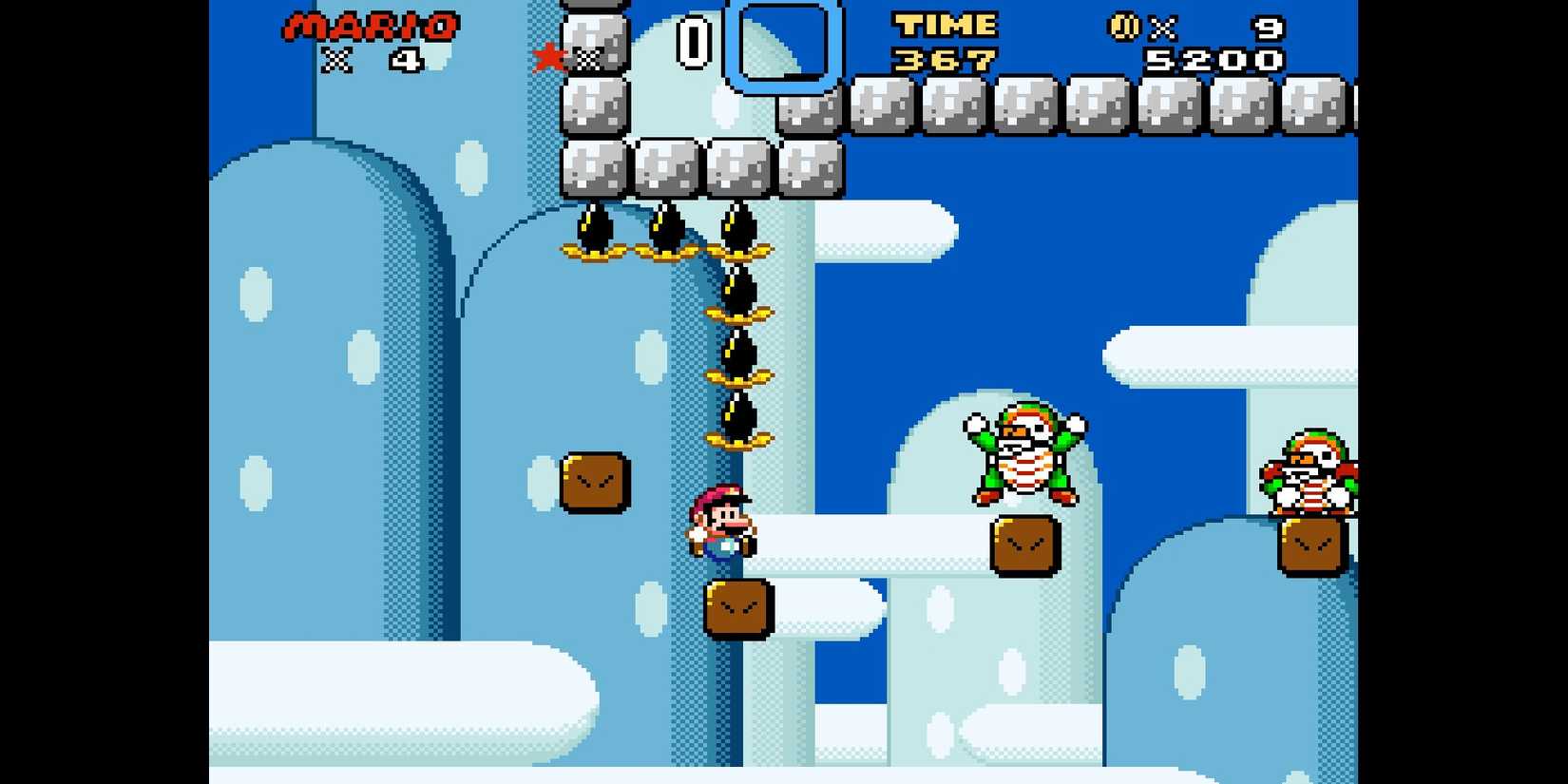Viewport: 1568px width, 784px height.
Task: Click the TIME label in the HUD
Action: [945, 24]
